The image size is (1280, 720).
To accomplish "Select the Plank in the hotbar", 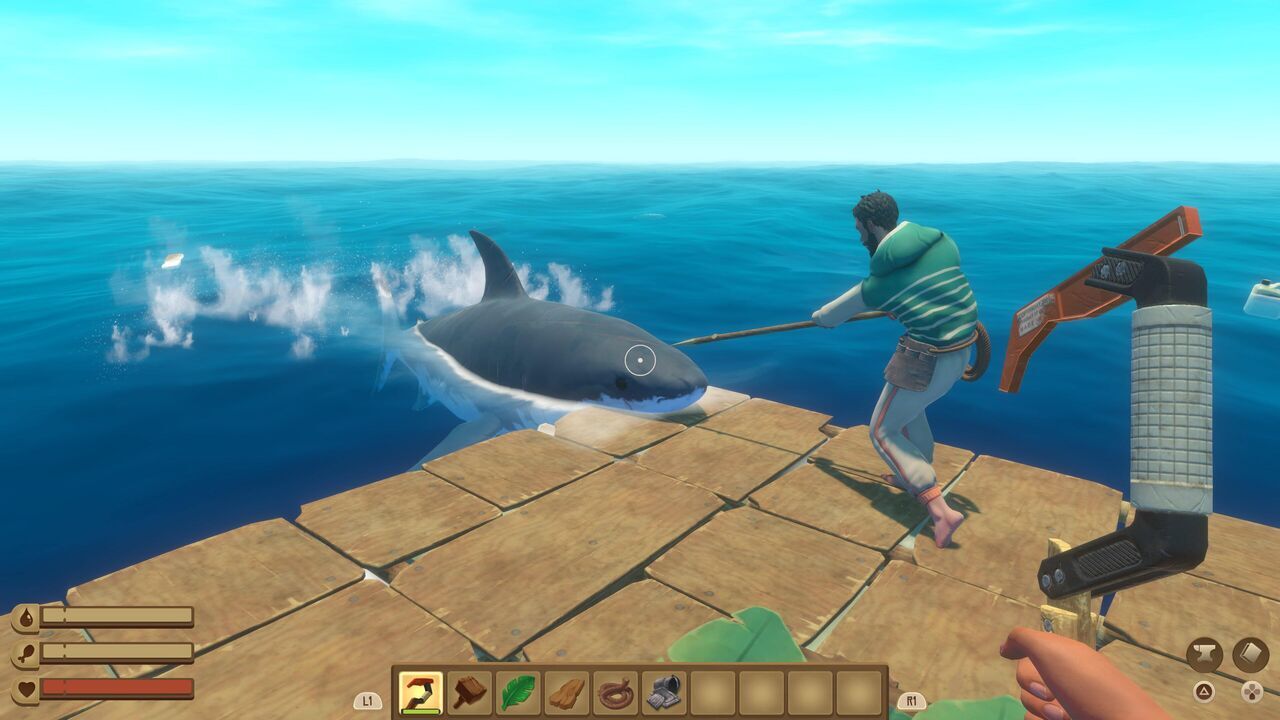I will [565, 692].
